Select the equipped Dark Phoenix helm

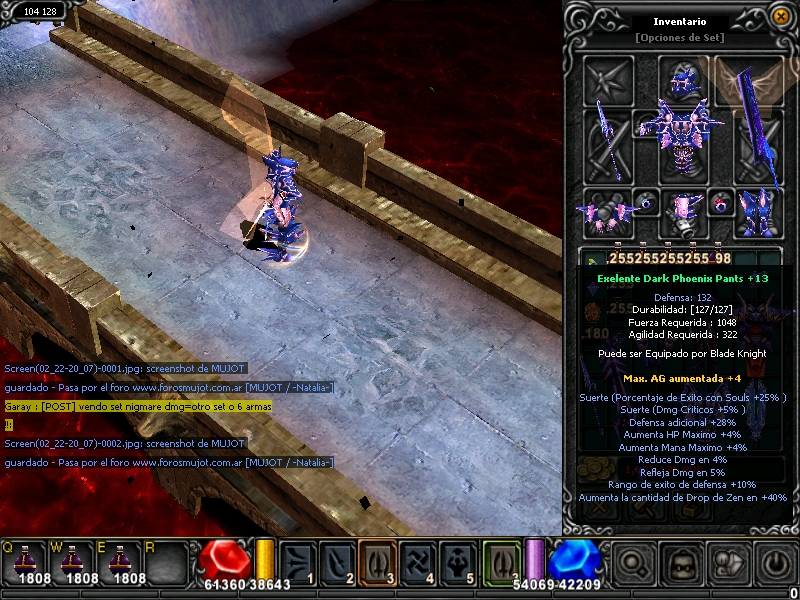(x=682, y=80)
